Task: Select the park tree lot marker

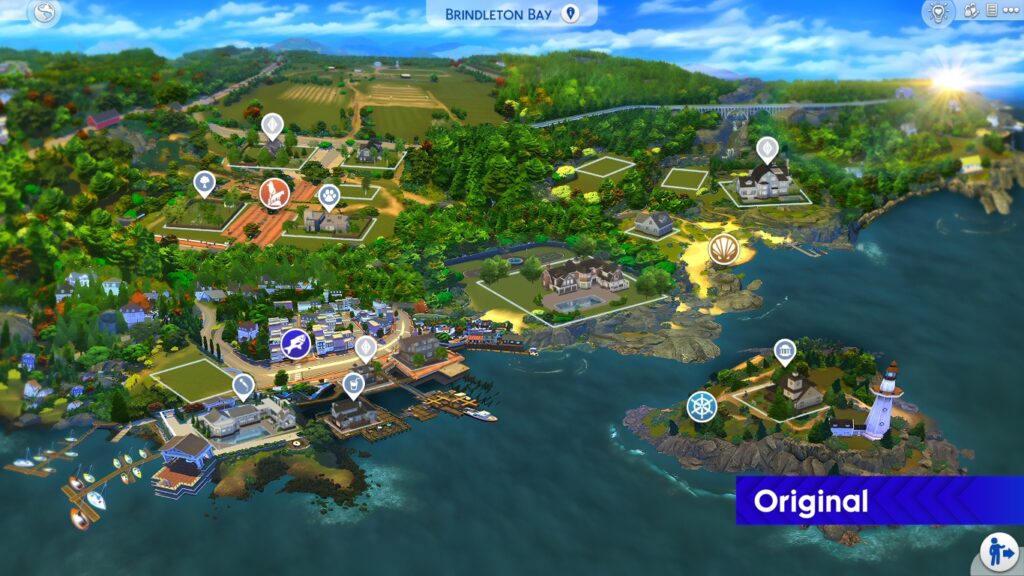Action: point(204,183)
